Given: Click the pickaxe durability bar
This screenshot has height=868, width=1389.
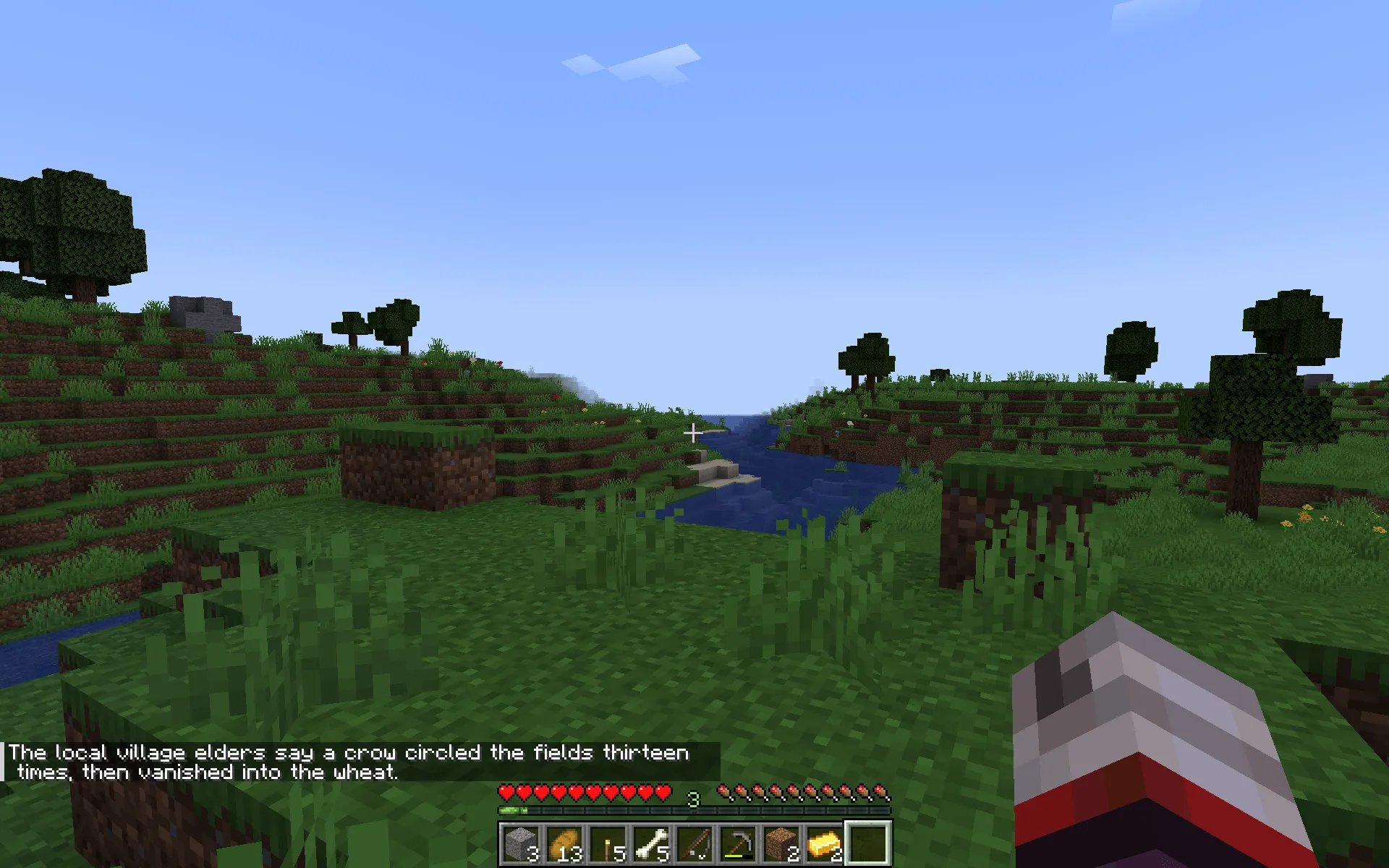Looking at the screenshot, I should click(x=734, y=856).
